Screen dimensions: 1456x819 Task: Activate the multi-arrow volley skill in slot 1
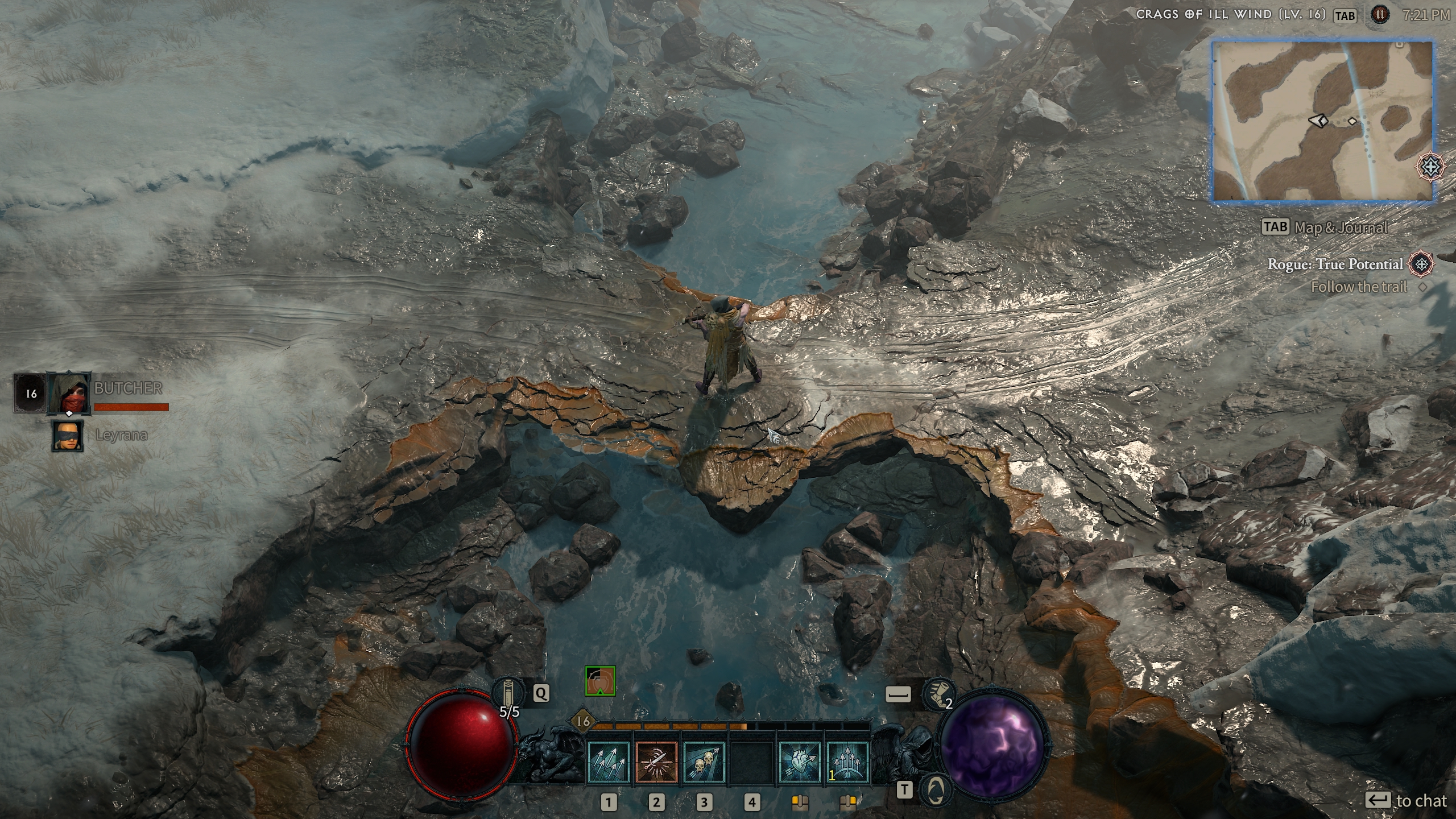608,762
